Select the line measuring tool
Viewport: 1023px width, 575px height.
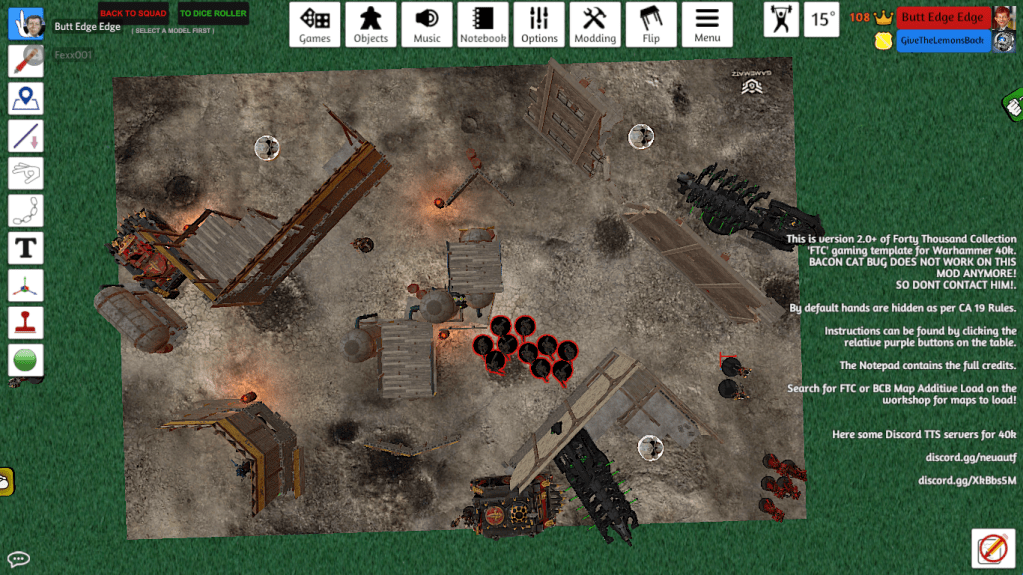(x=26, y=136)
